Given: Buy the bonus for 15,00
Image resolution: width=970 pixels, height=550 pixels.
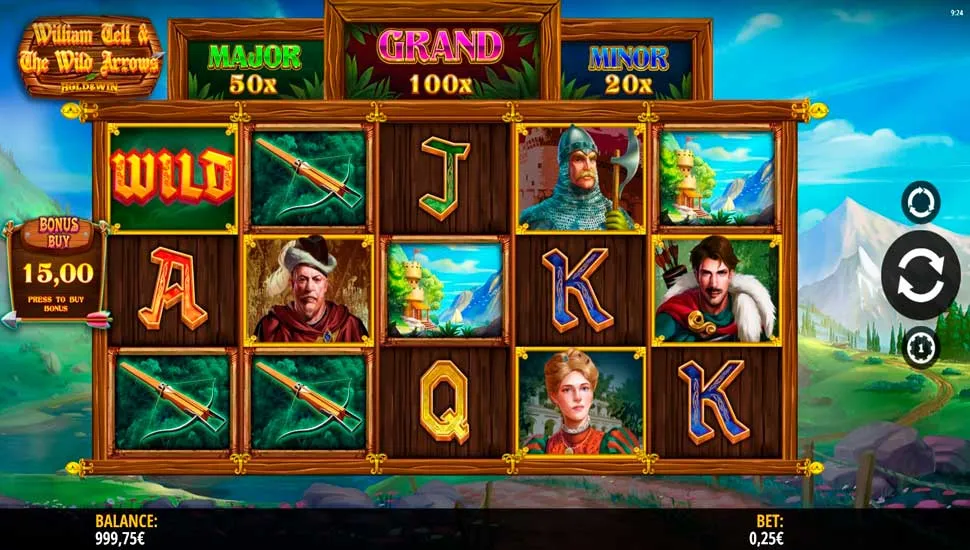Looking at the screenshot, I should [57, 272].
